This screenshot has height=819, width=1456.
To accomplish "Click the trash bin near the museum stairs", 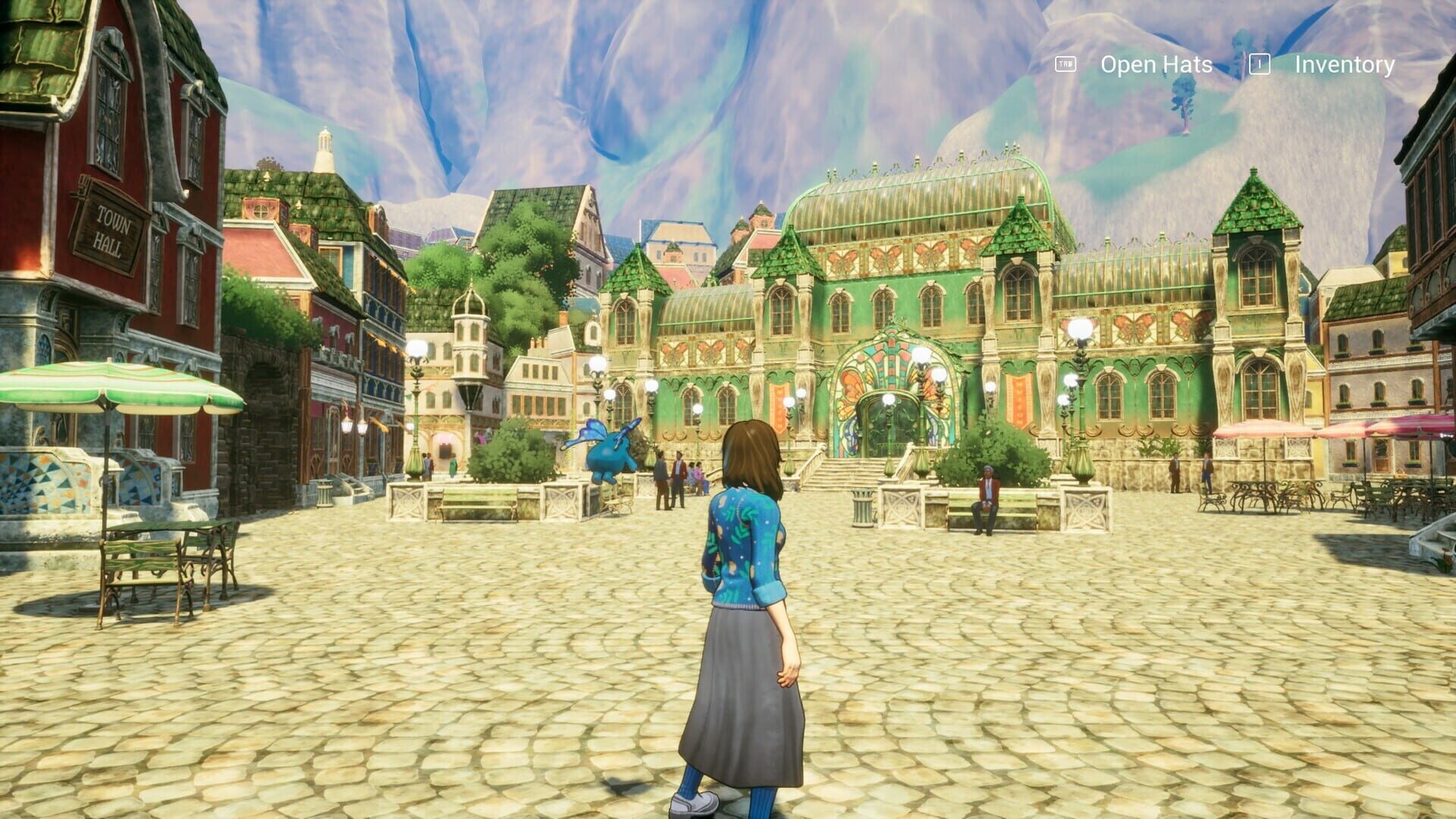I will click(863, 507).
